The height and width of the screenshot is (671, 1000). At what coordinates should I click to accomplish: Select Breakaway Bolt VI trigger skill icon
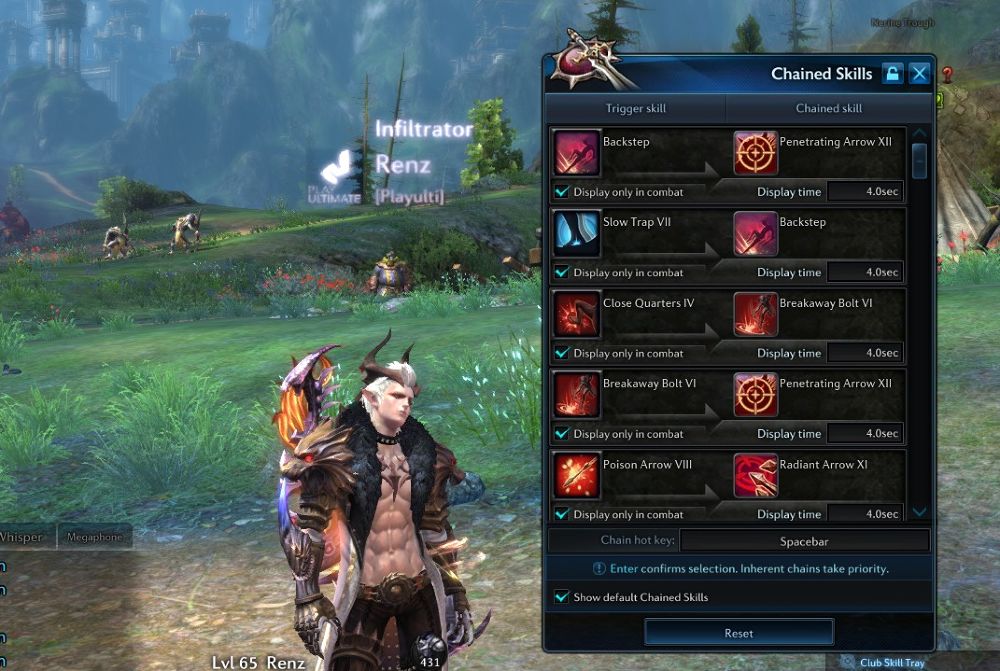point(577,395)
